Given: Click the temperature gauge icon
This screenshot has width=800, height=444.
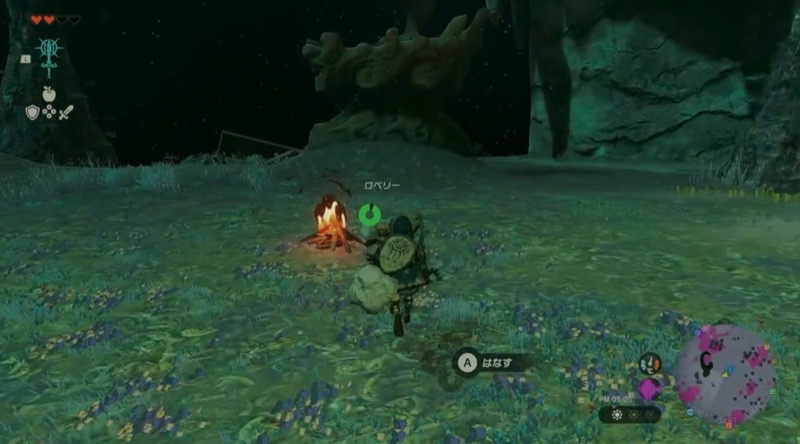Looking at the screenshot, I should tap(650, 364).
